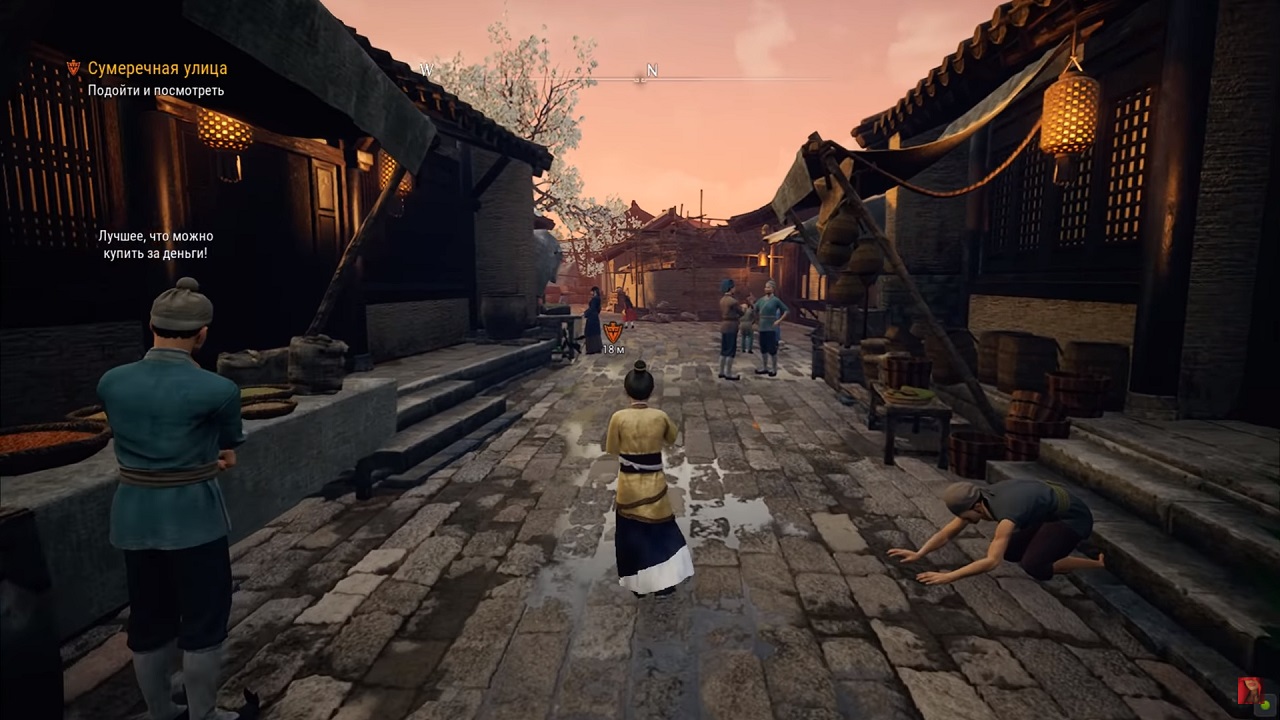
Task: Click the W marker on the compass bar
Action: pos(427,71)
